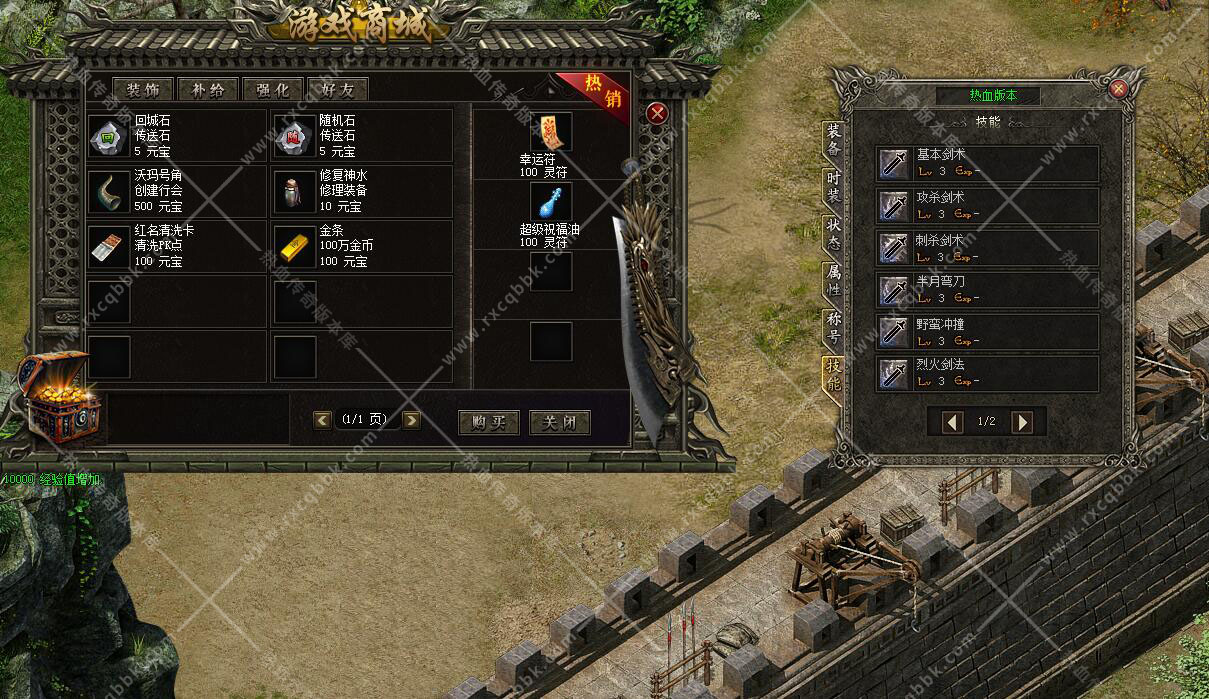The height and width of the screenshot is (699, 1209).
Task: Close the skills panel
Action: (1119, 88)
